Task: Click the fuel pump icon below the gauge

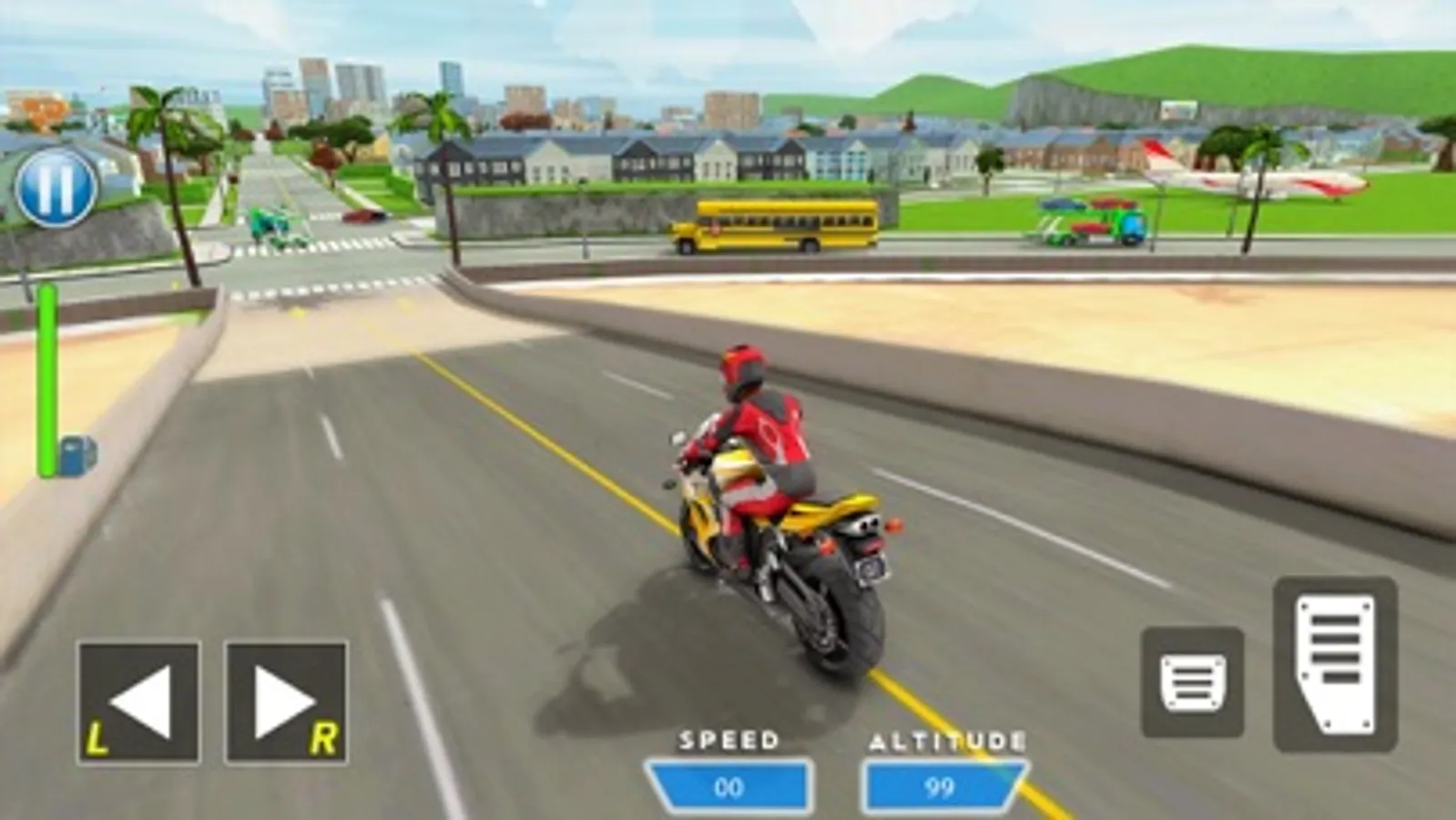Action: pyautogui.click(x=75, y=453)
